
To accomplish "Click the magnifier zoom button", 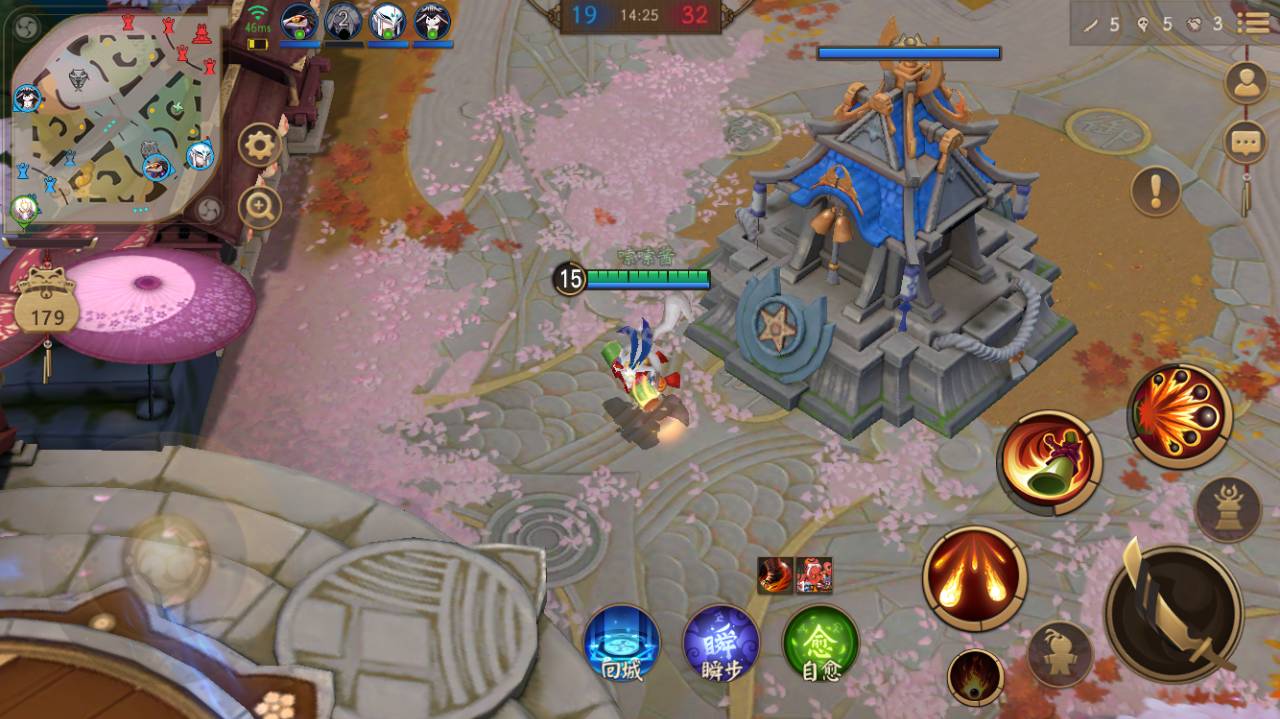I will [x=260, y=208].
